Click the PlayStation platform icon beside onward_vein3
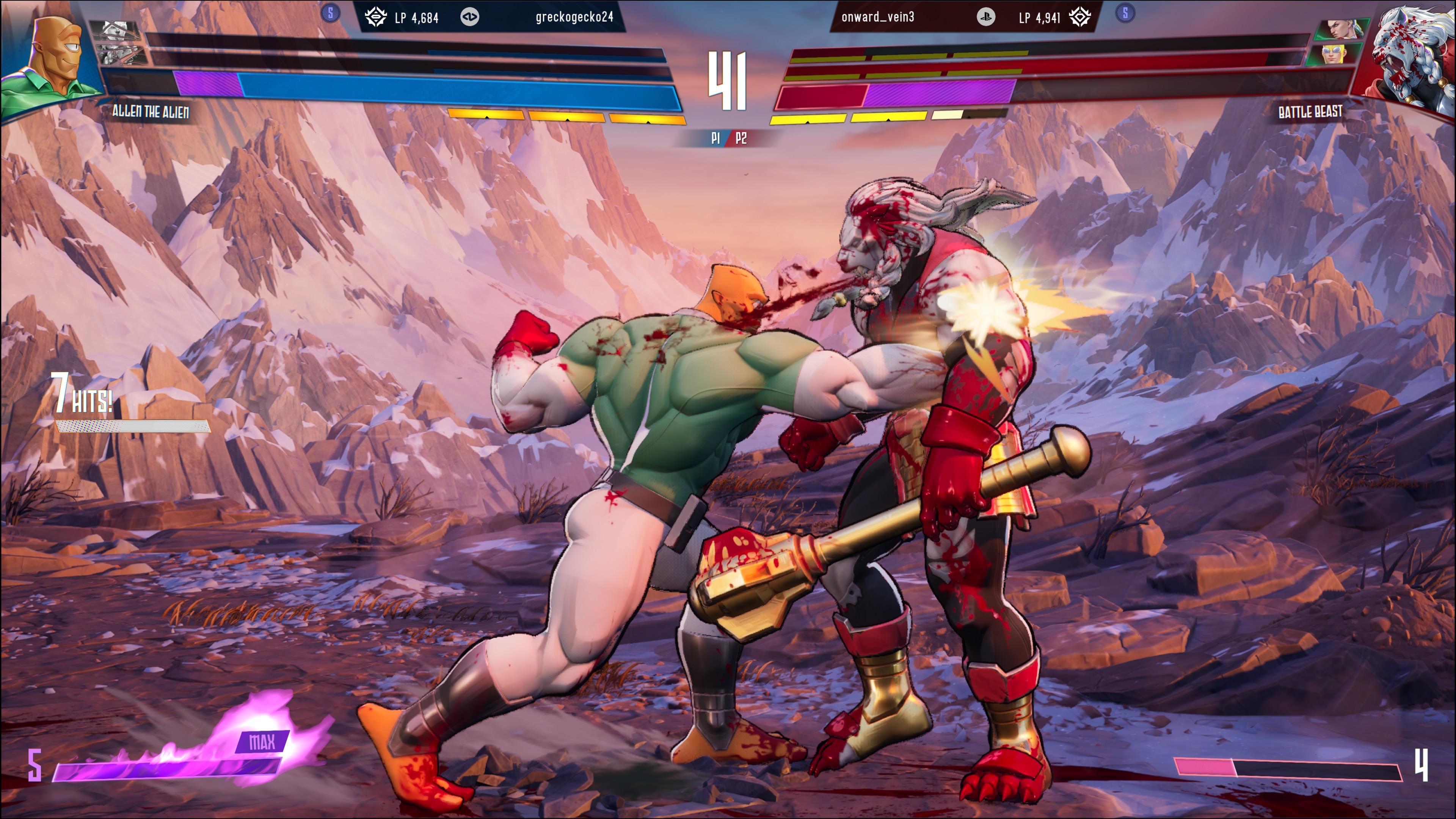Screen dimensions: 1456x819 986,17
